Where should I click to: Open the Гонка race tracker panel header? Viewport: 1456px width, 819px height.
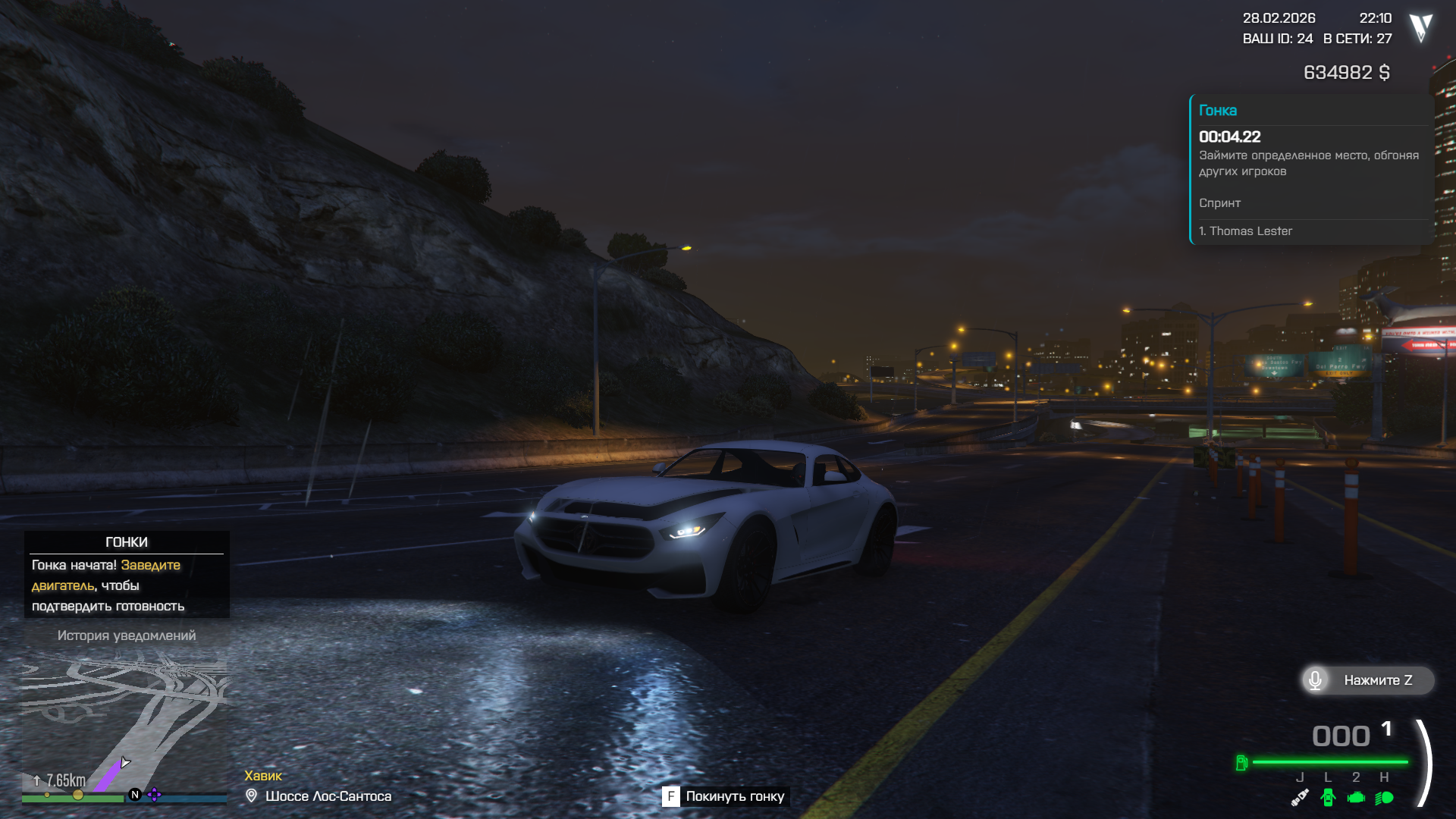(1218, 111)
